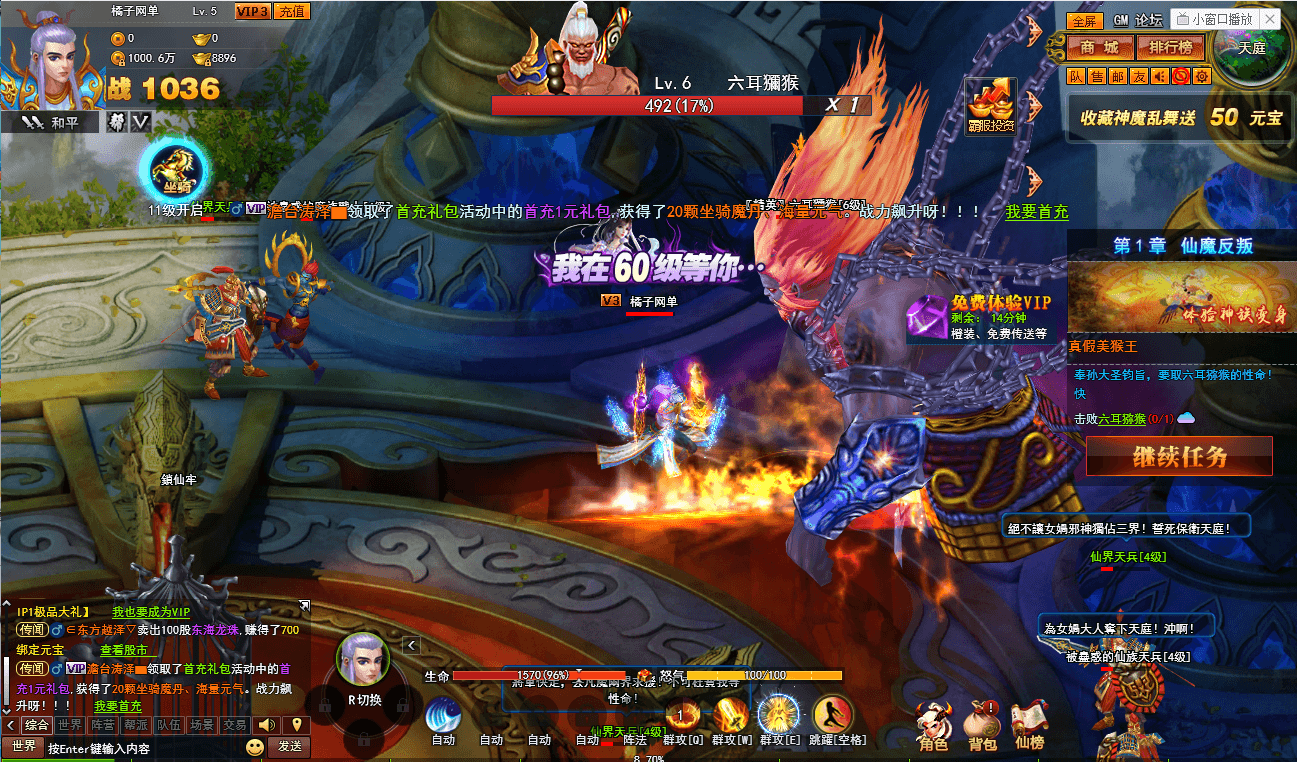This screenshot has width=1297, height=762.
Task: Open the 邮 mail button
Action: [x=1118, y=76]
